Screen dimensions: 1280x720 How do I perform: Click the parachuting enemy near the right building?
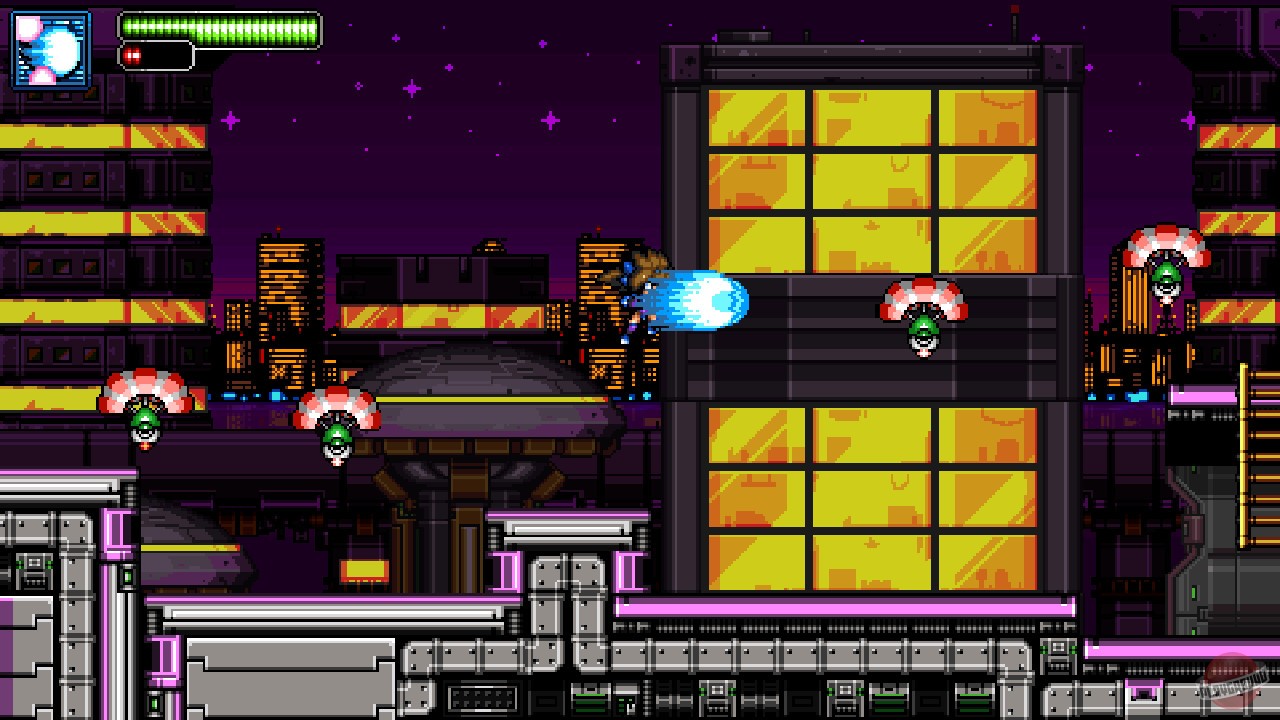[922, 320]
